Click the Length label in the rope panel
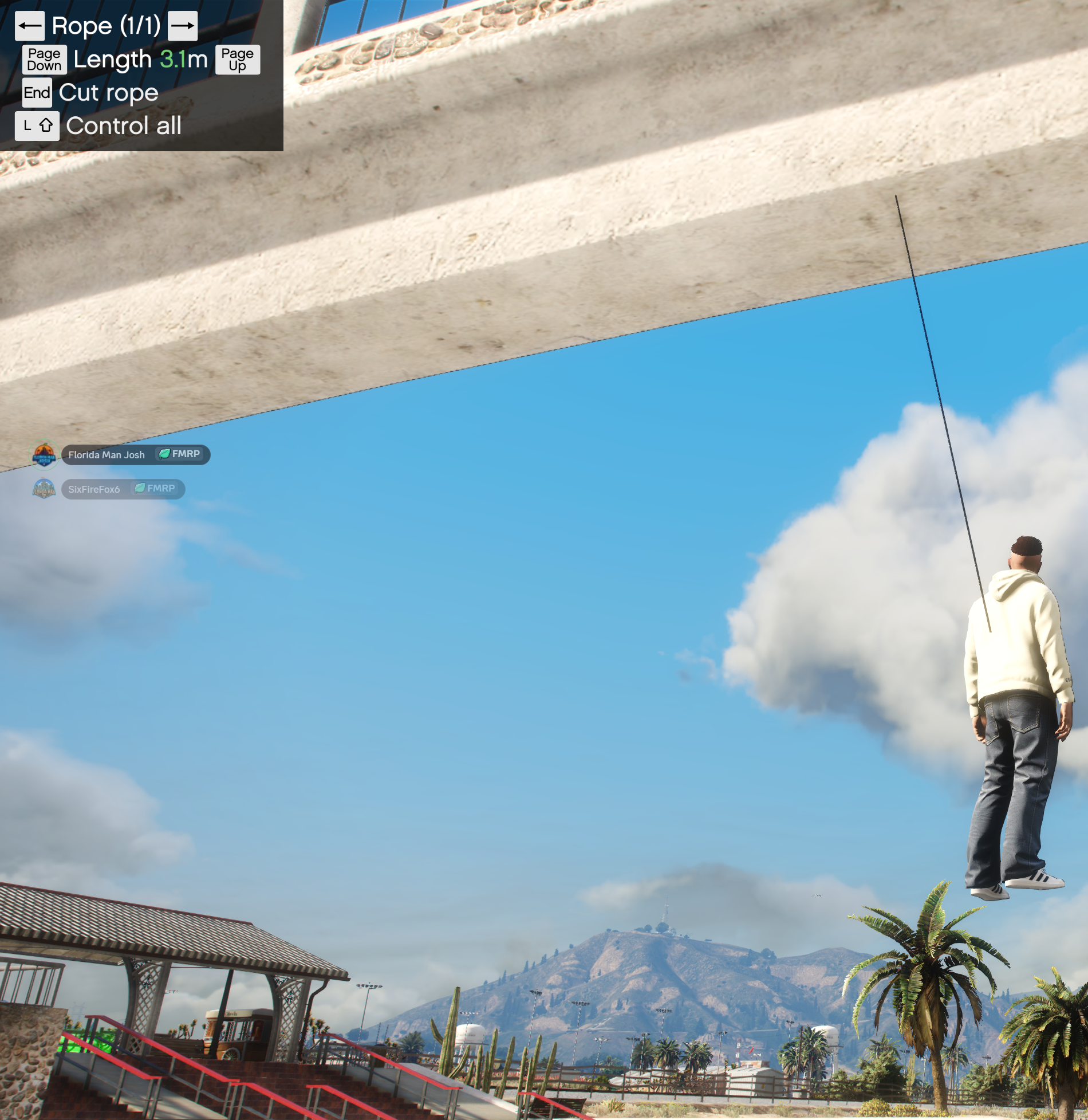Screen dimensions: 1088x1120 [x=111, y=59]
